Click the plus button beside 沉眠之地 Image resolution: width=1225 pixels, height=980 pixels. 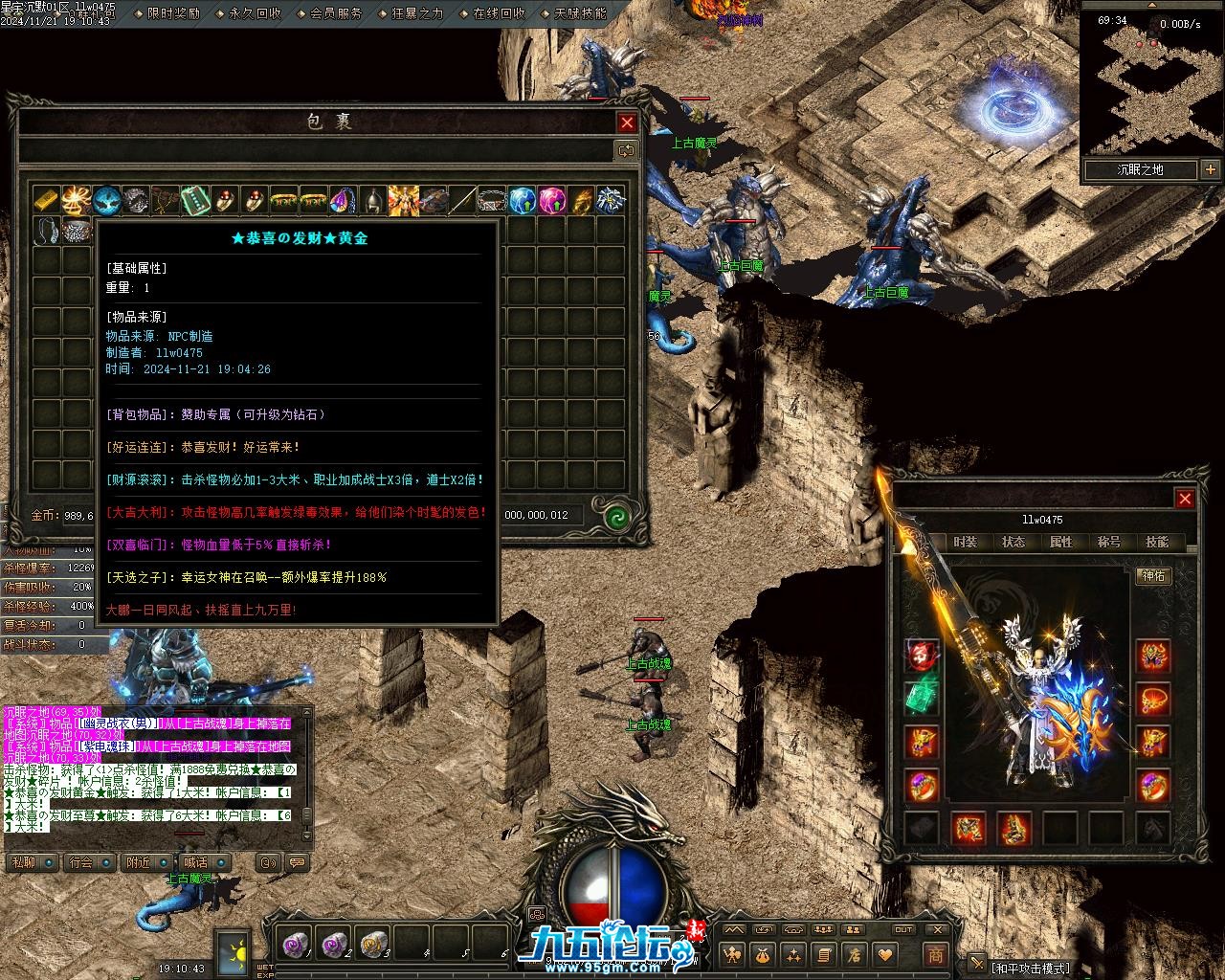click(1211, 169)
